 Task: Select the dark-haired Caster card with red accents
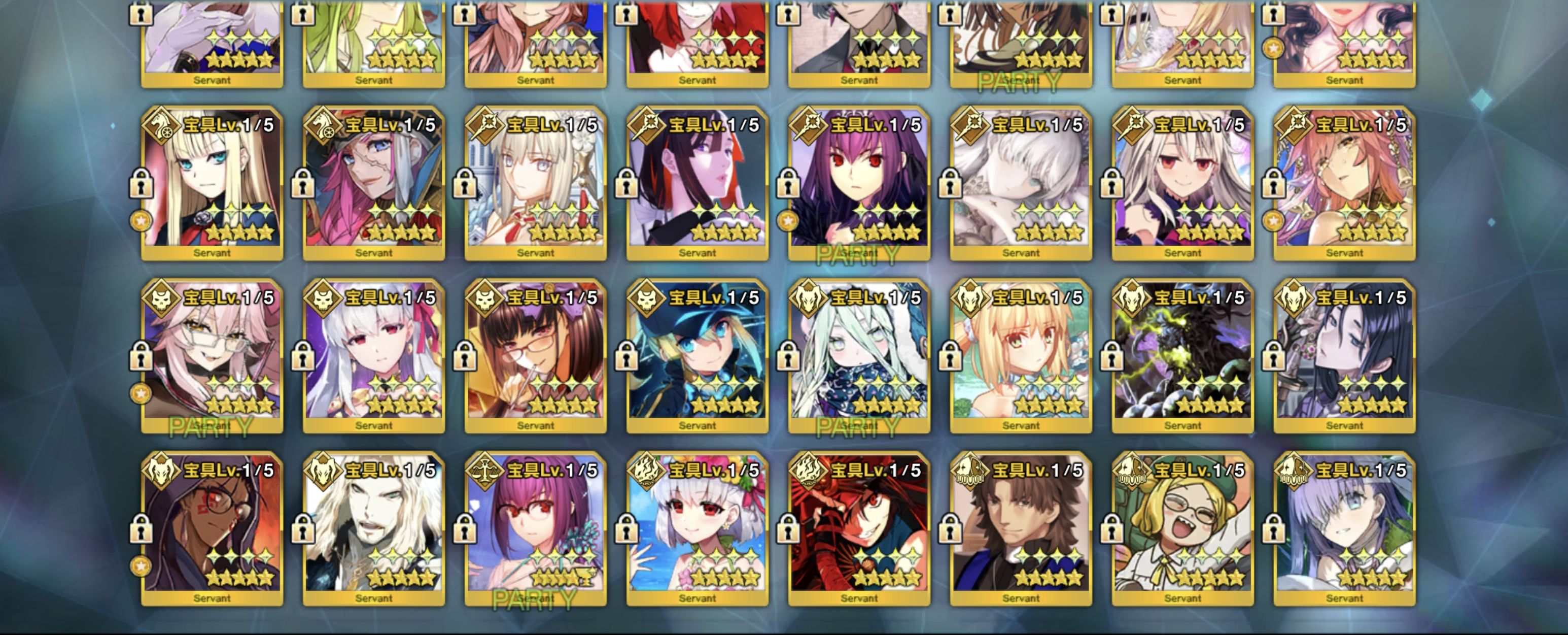pos(697,183)
